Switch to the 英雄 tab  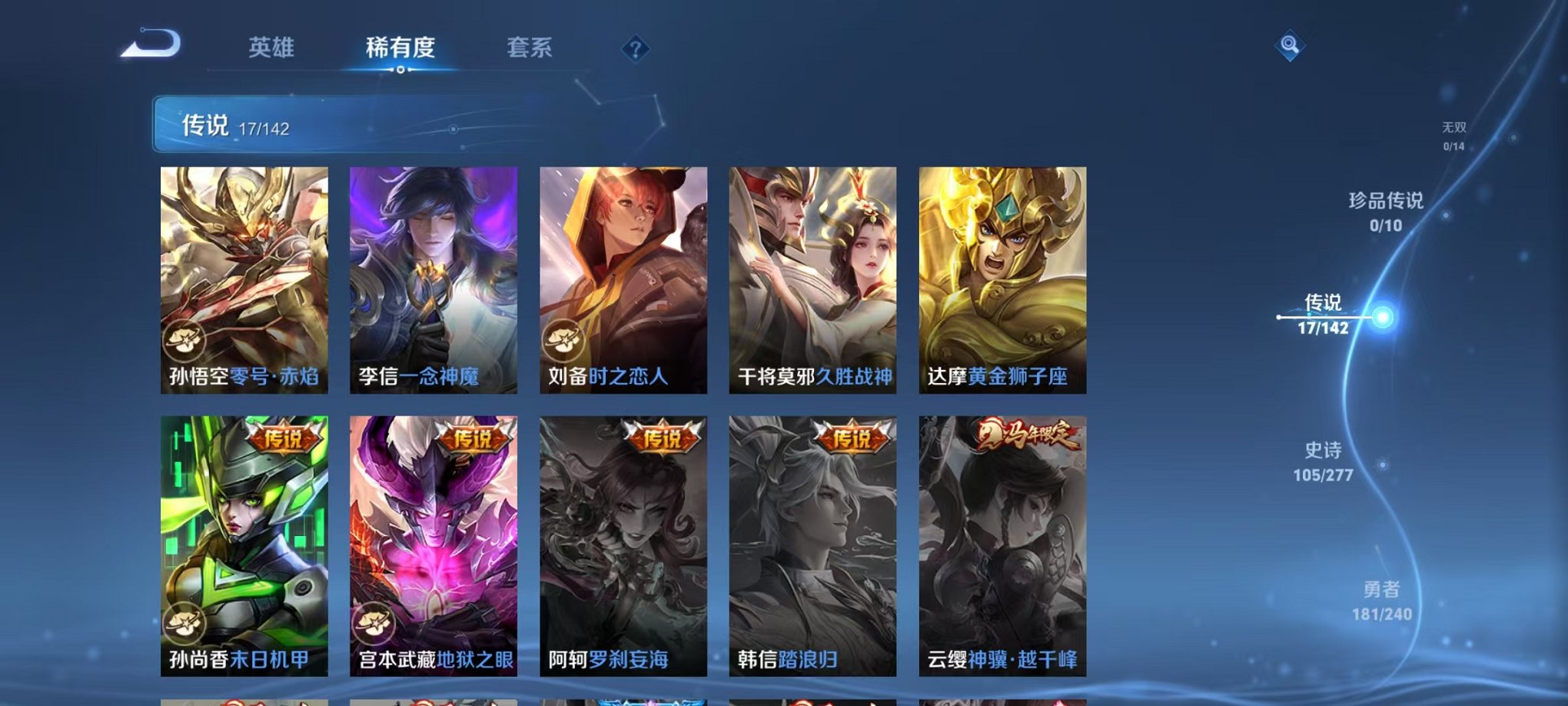tap(271, 48)
